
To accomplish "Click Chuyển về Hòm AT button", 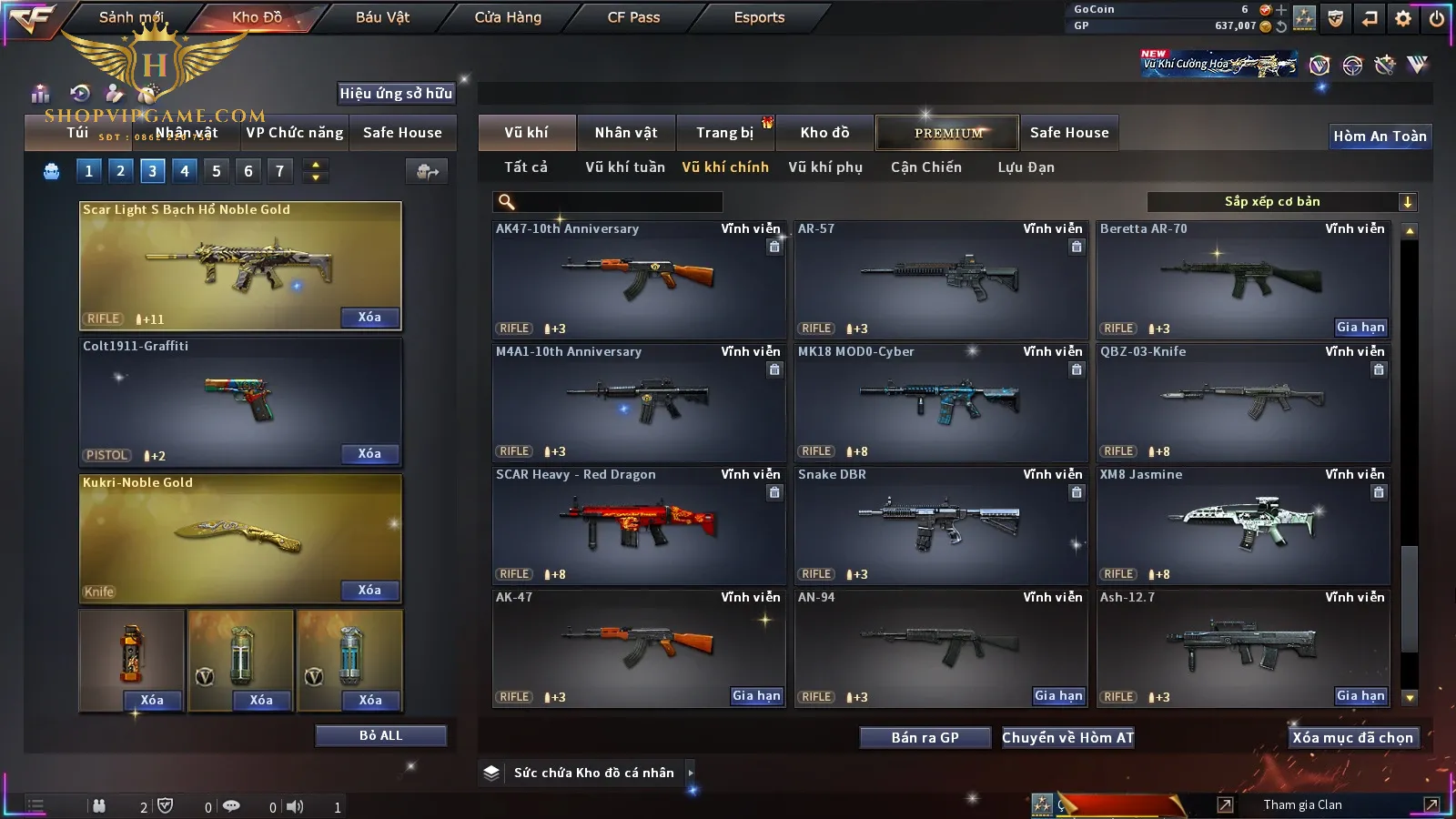I will coord(1067,738).
